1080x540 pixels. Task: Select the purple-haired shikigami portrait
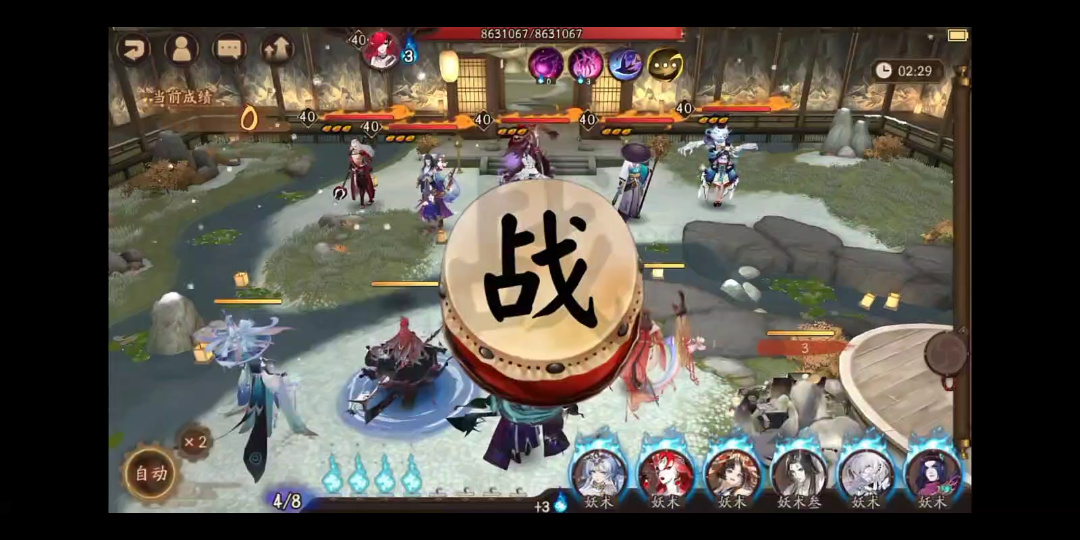pos(932,473)
